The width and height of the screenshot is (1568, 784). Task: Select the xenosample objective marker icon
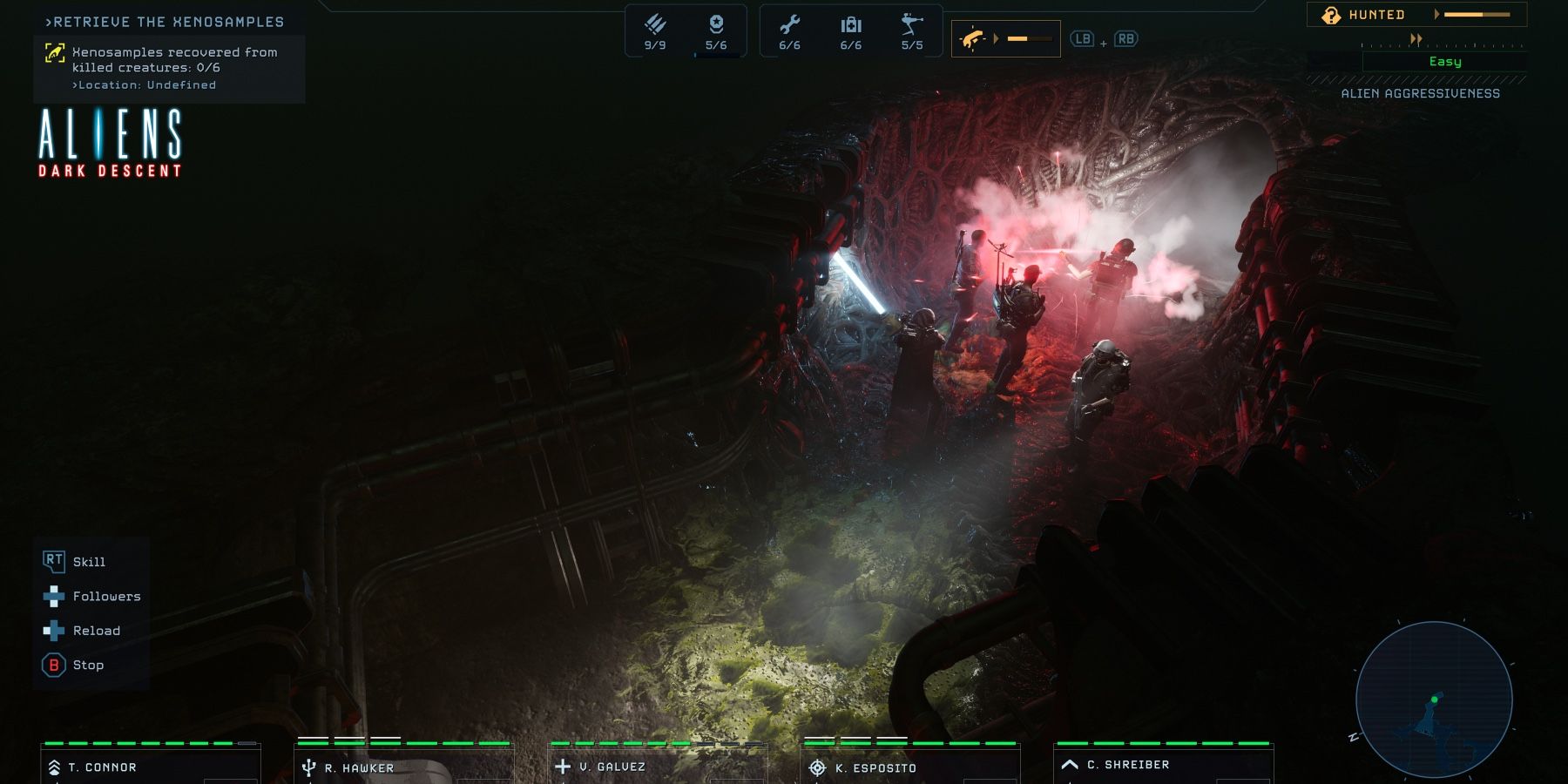tap(56, 52)
